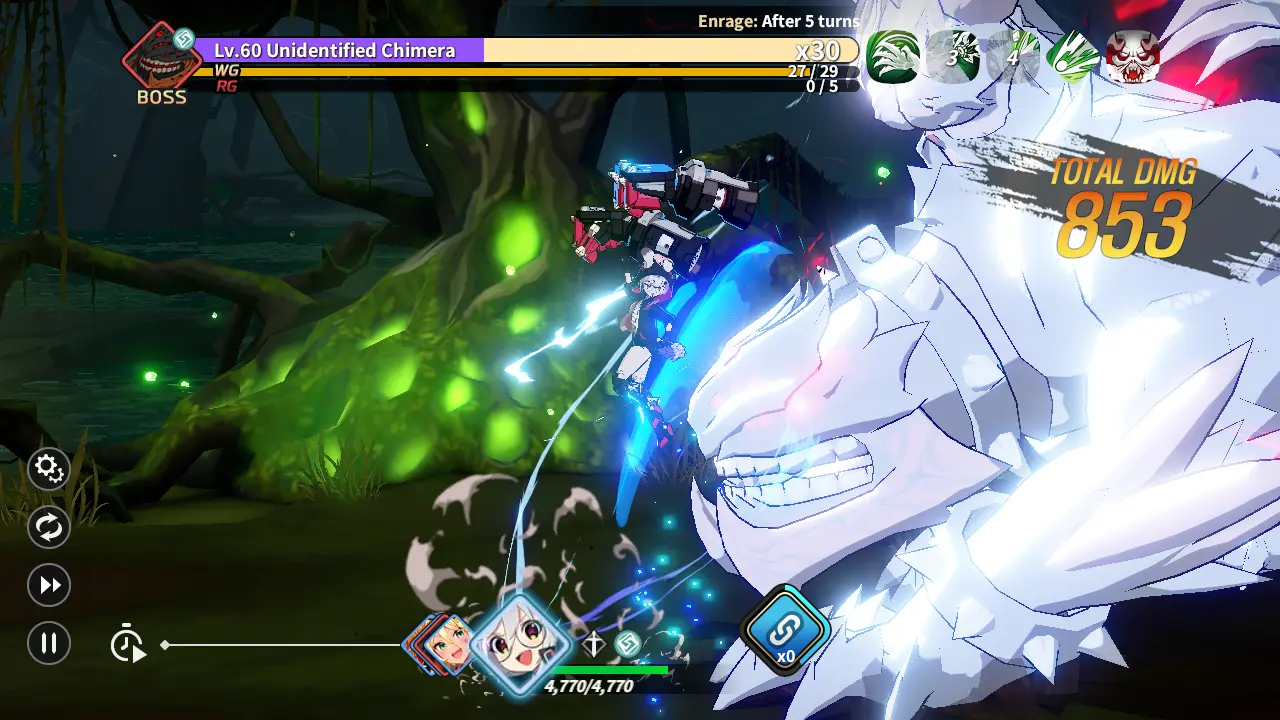Screen dimensions: 1280x720
Task: Inspect the green claw boss skill icon
Action: point(892,56)
